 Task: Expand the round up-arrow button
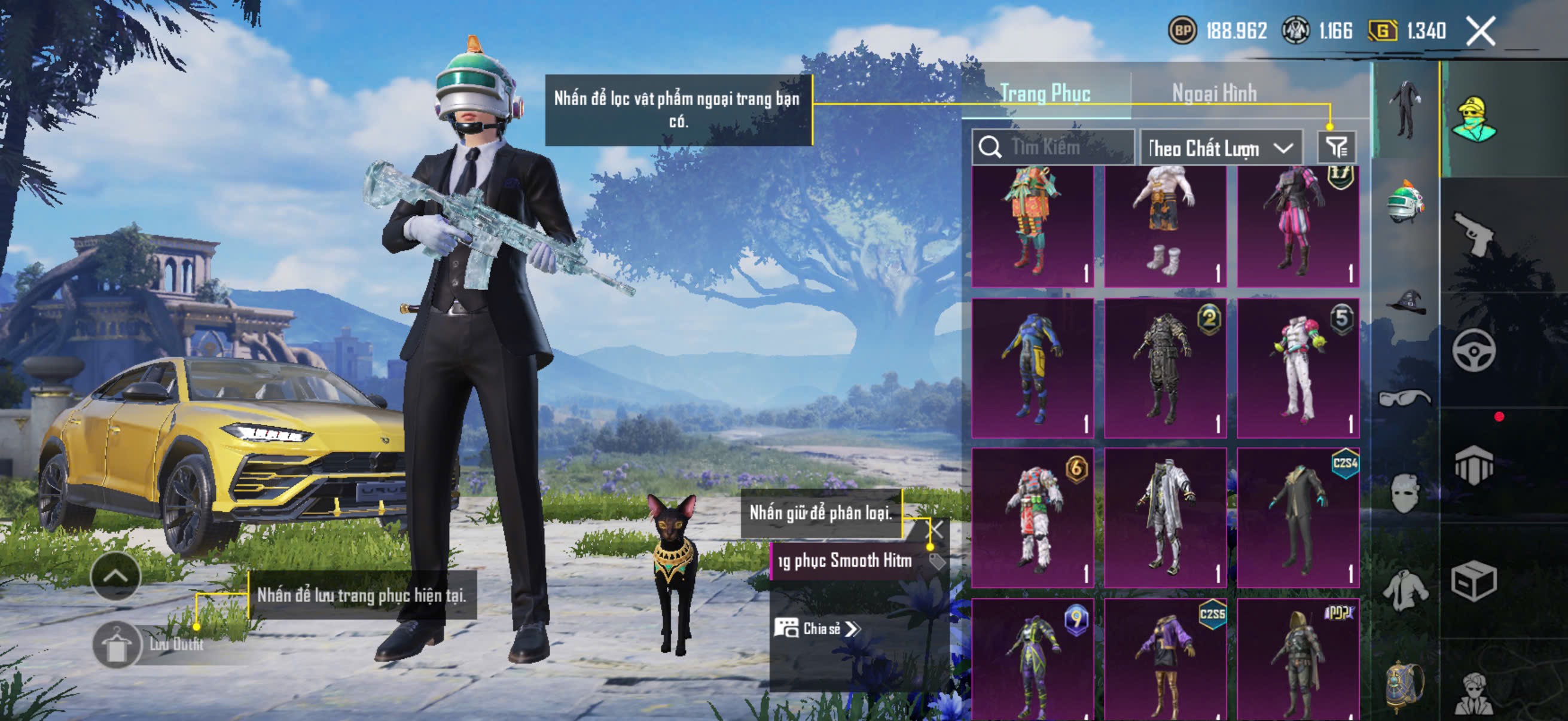pos(115,576)
